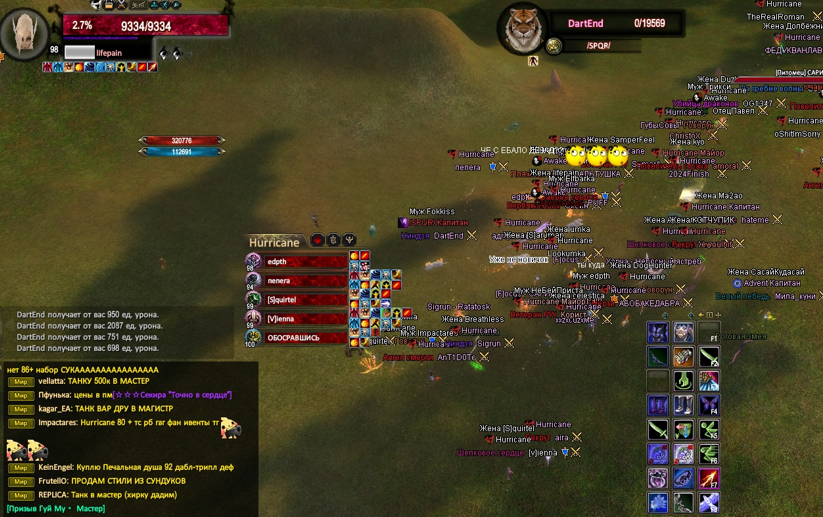
Task: Activate the green sword slash skill
Action: pyautogui.click(x=658, y=430)
